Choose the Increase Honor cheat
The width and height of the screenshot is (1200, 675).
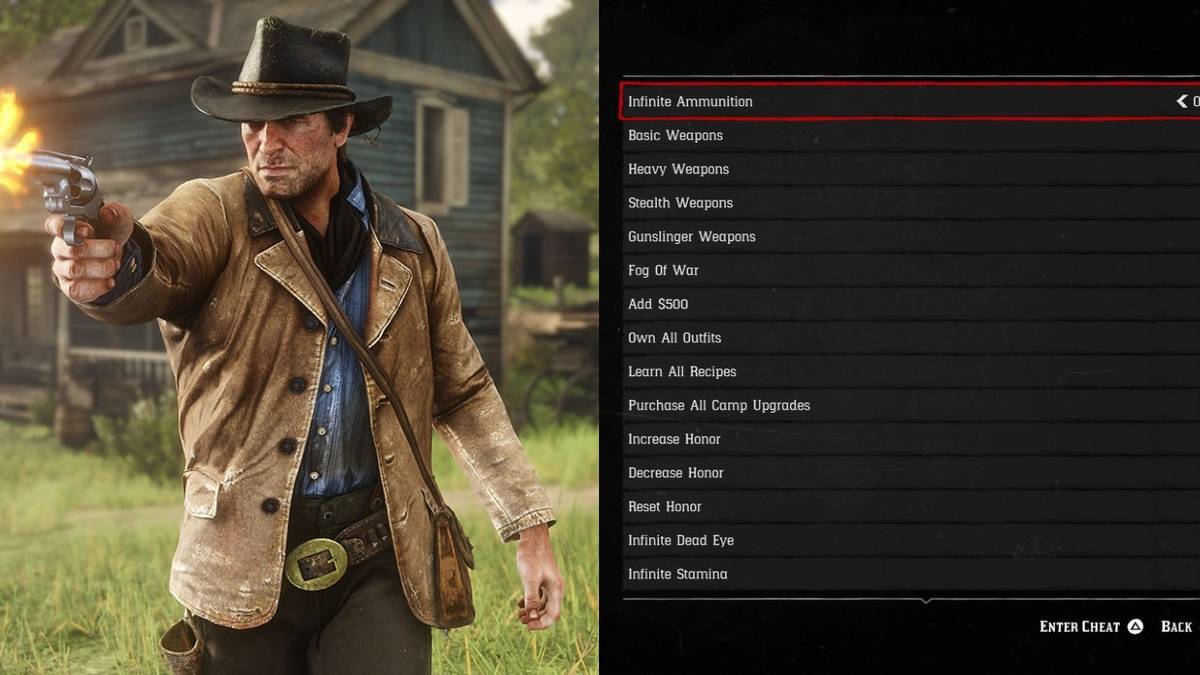pos(674,440)
